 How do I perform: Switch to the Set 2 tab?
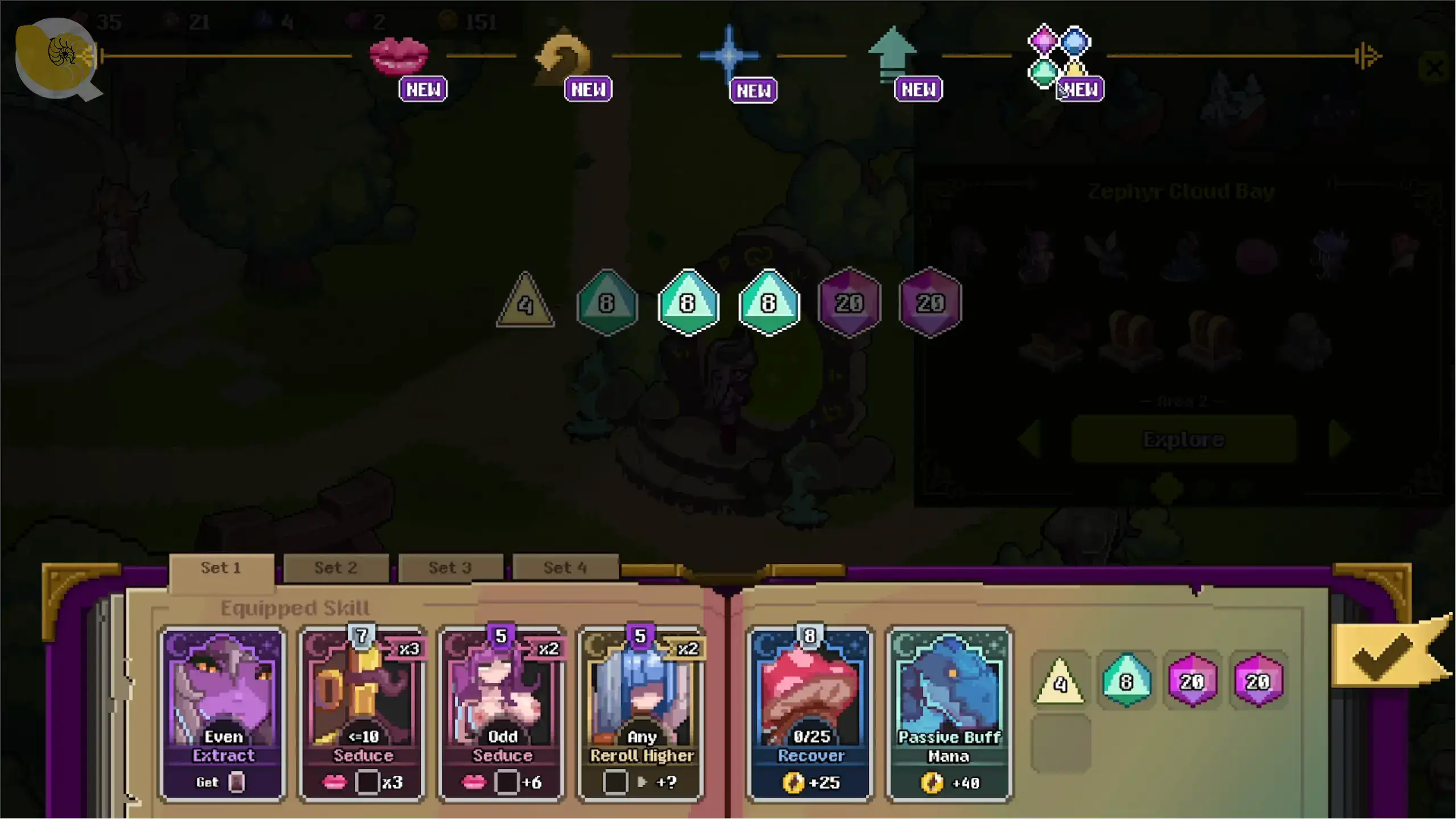[x=336, y=568]
